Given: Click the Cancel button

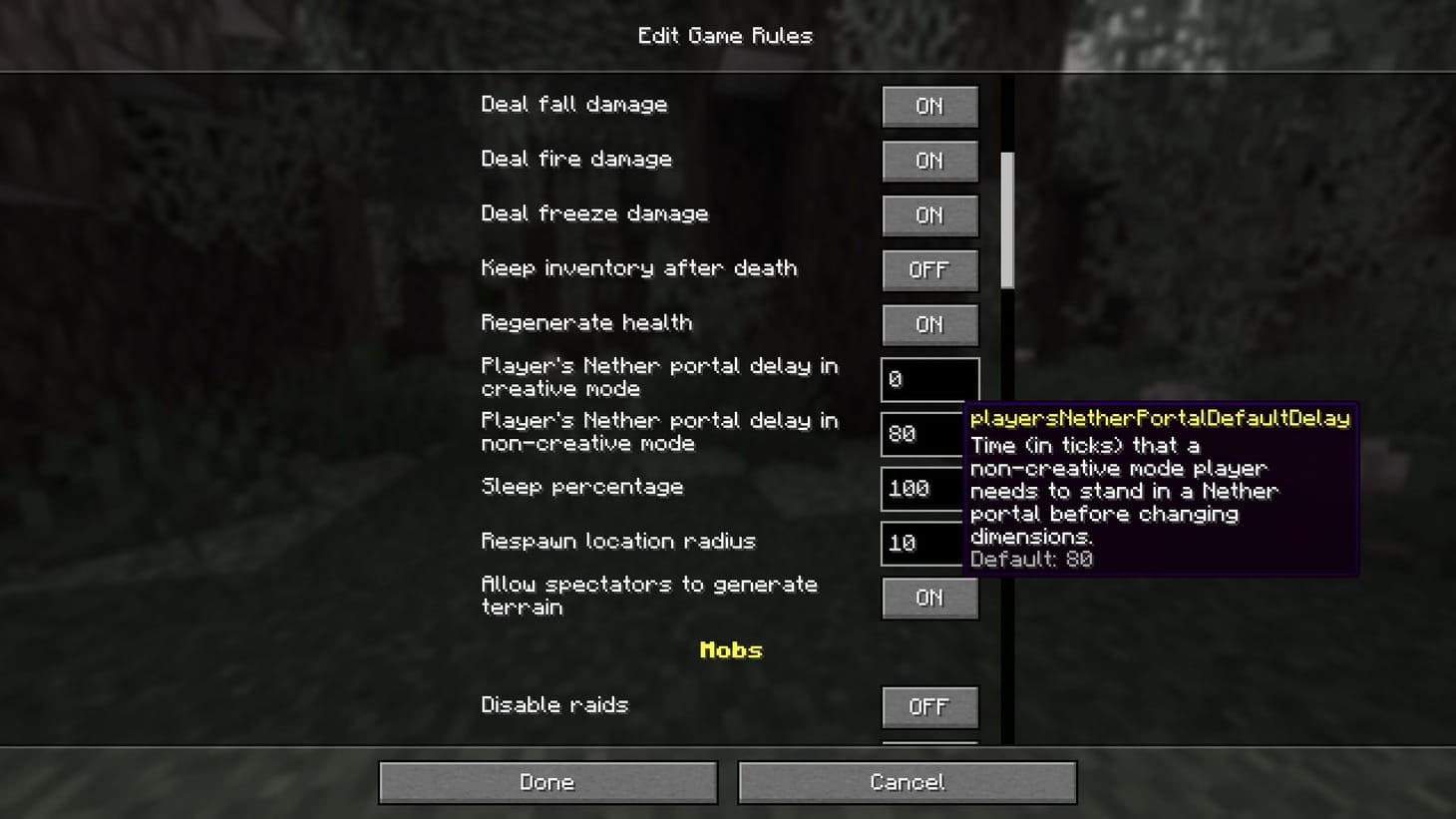Looking at the screenshot, I should pyautogui.click(x=906, y=782).
